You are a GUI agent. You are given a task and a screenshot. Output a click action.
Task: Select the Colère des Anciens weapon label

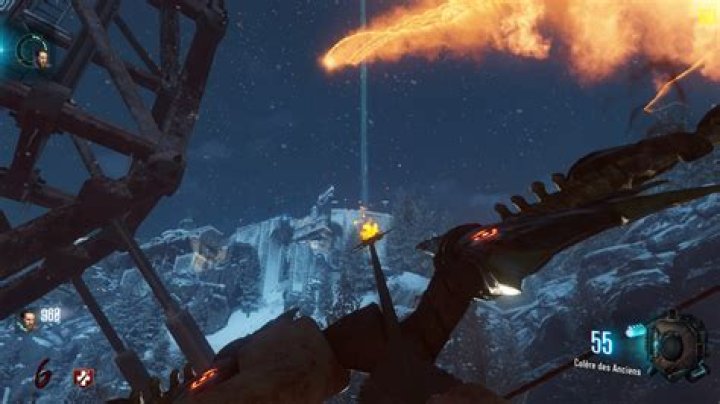pos(608,364)
